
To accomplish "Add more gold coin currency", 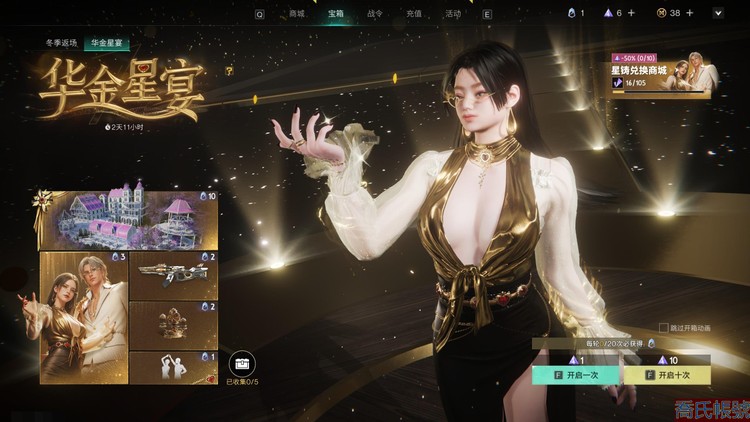I will coord(689,13).
